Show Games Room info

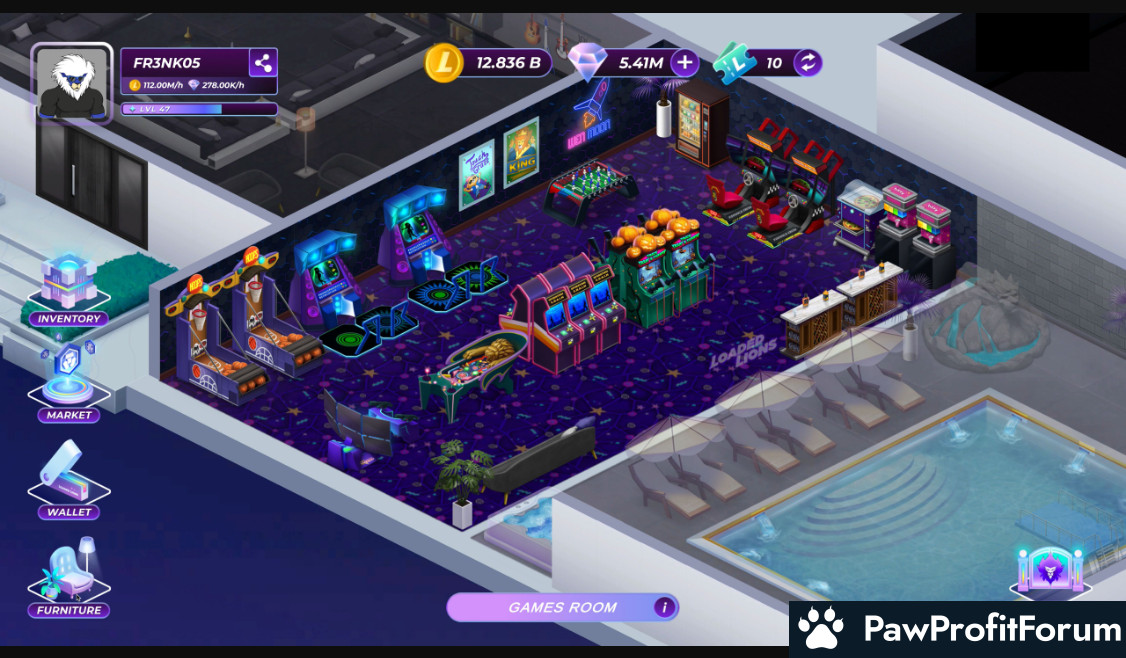[x=664, y=607]
